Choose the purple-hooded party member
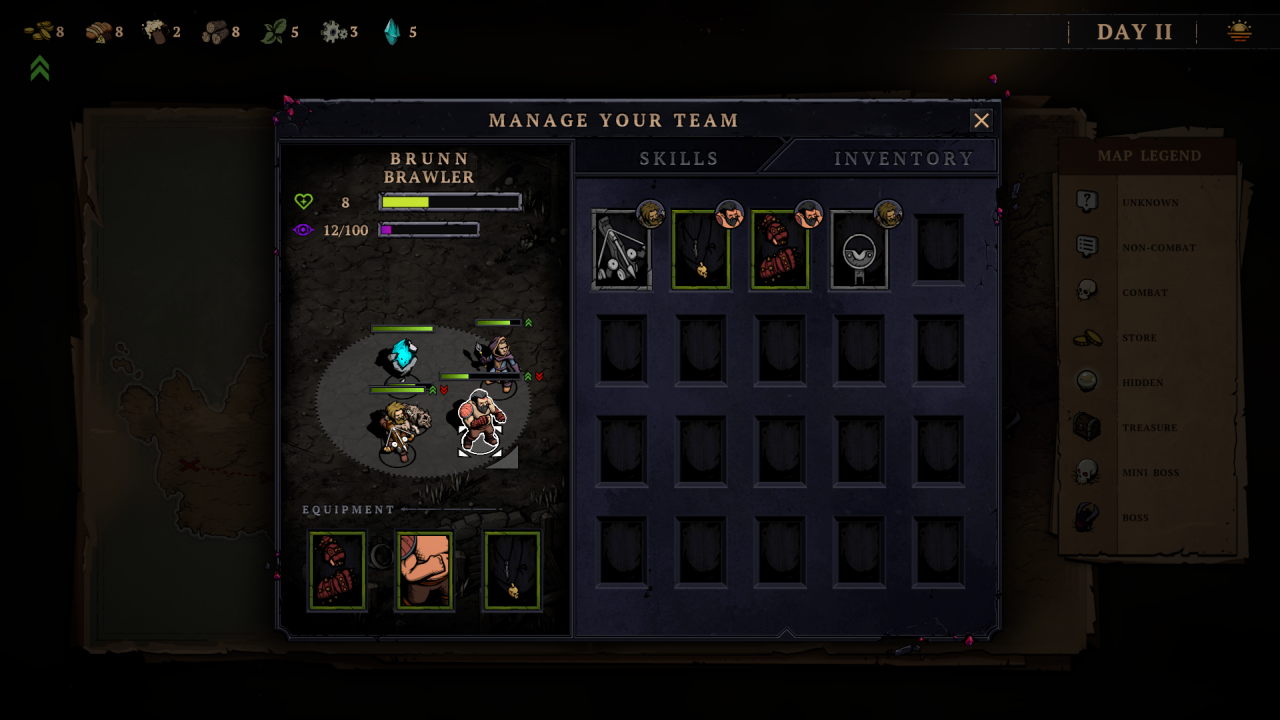The image size is (1280, 720). tap(495, 358)
